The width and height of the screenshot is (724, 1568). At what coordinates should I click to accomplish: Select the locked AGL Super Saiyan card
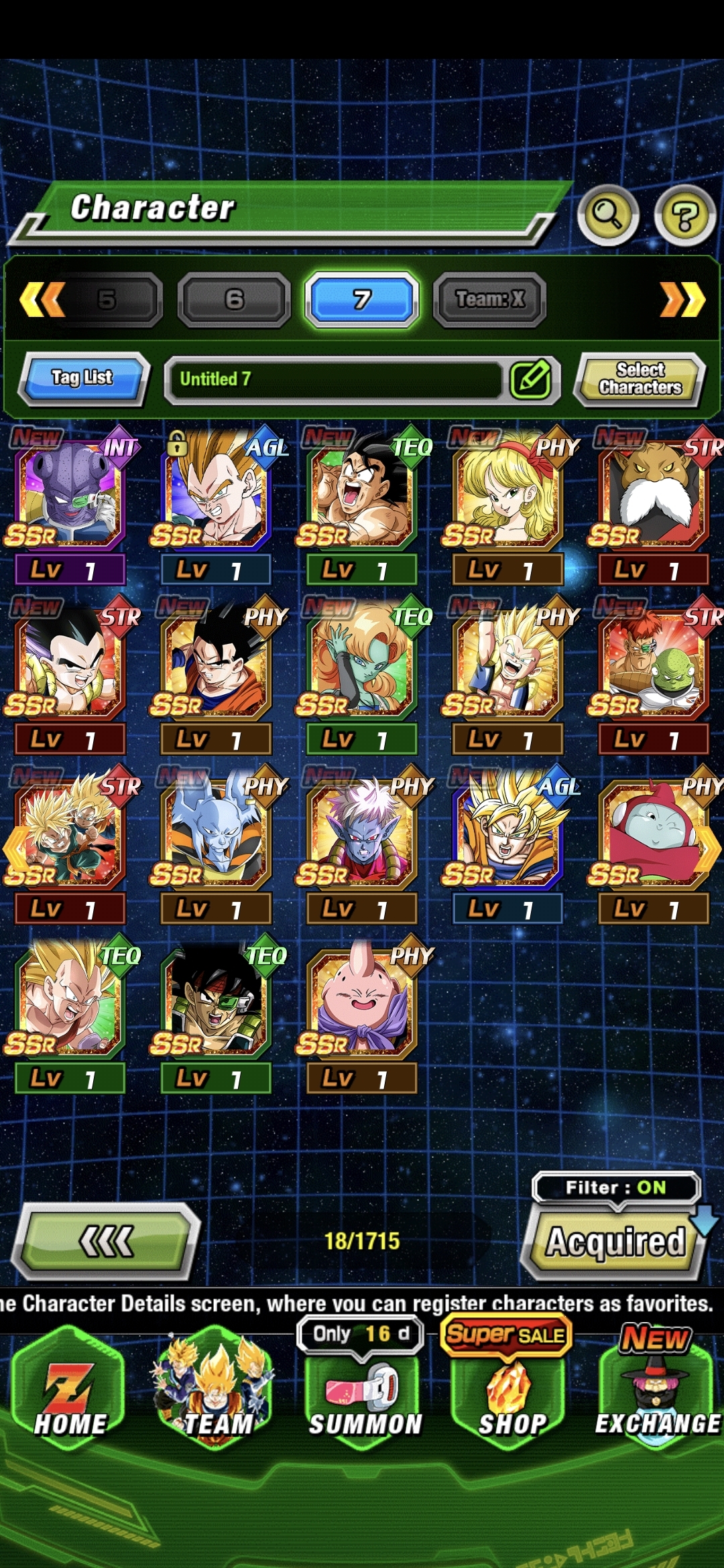pyautogui.click(x=215, y=495)
